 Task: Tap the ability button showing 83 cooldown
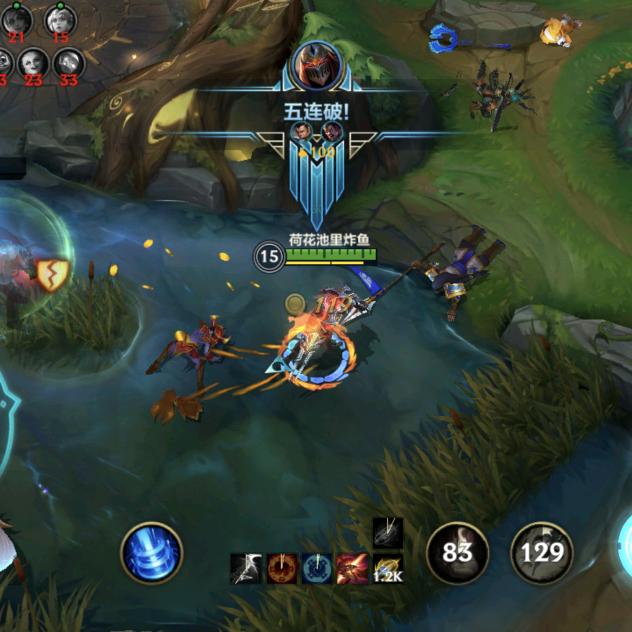(457, 553)
